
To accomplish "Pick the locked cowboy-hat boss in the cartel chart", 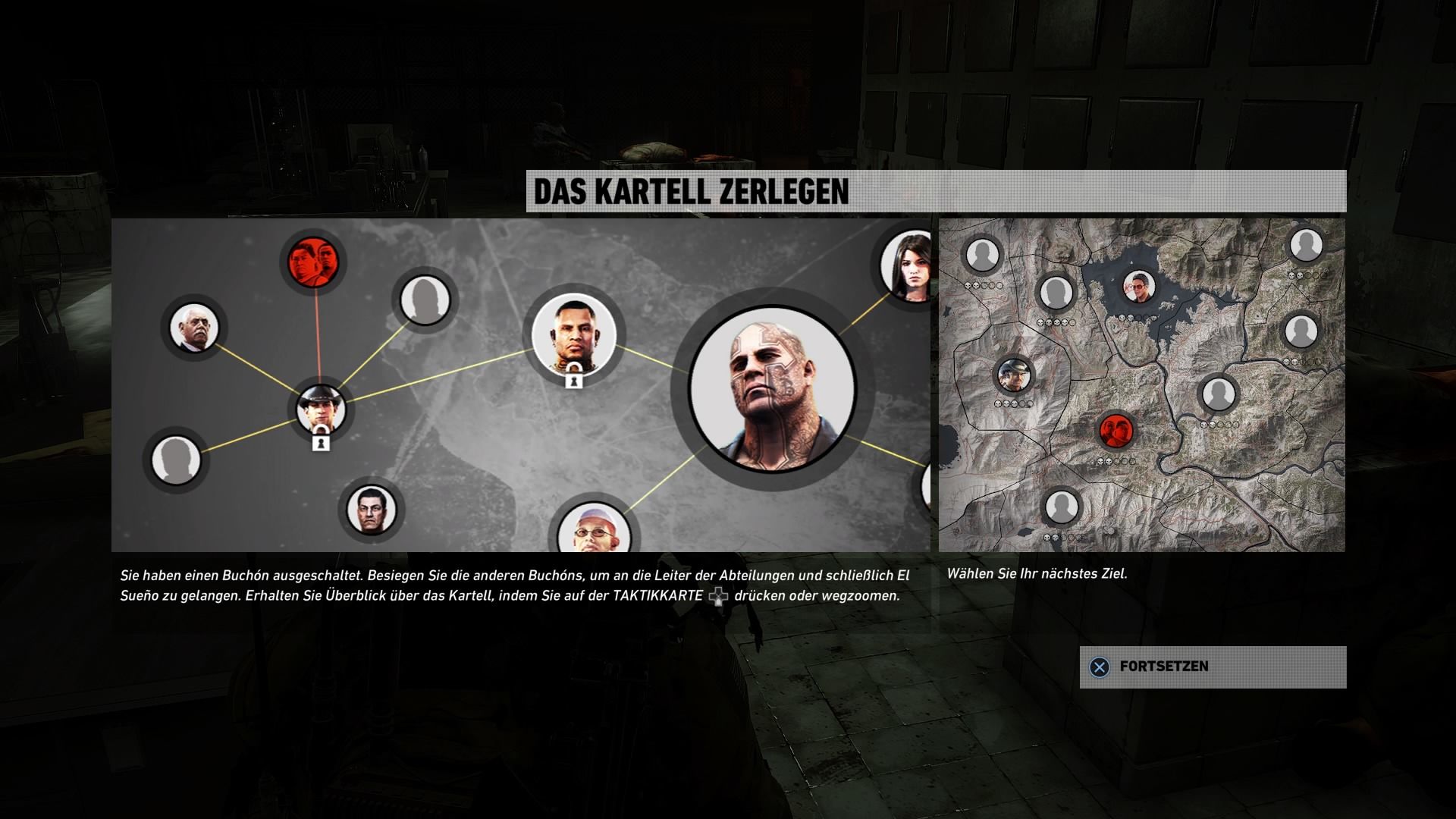I will click(321, 409).
